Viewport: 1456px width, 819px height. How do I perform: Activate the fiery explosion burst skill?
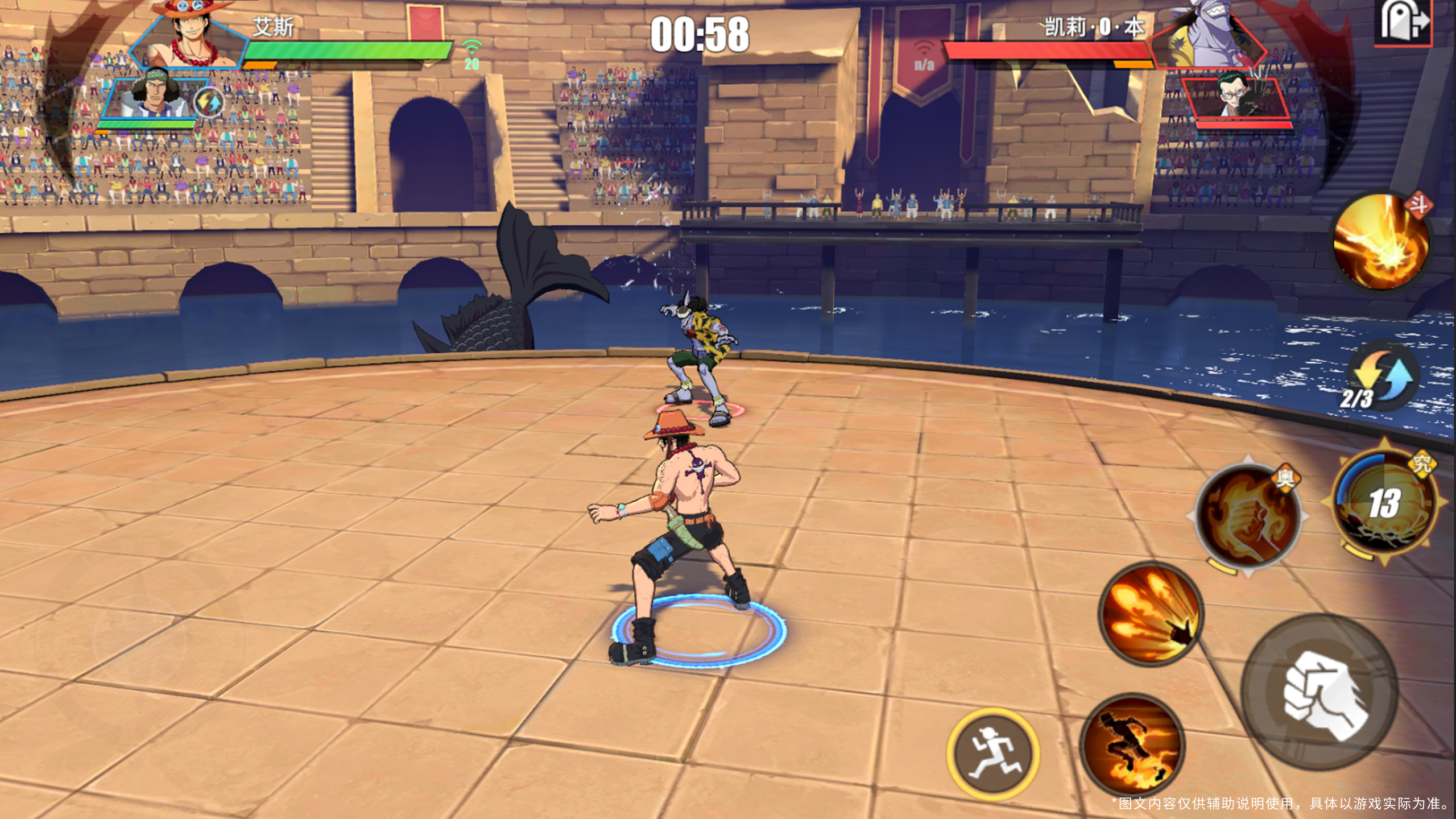click(1382, 241)
